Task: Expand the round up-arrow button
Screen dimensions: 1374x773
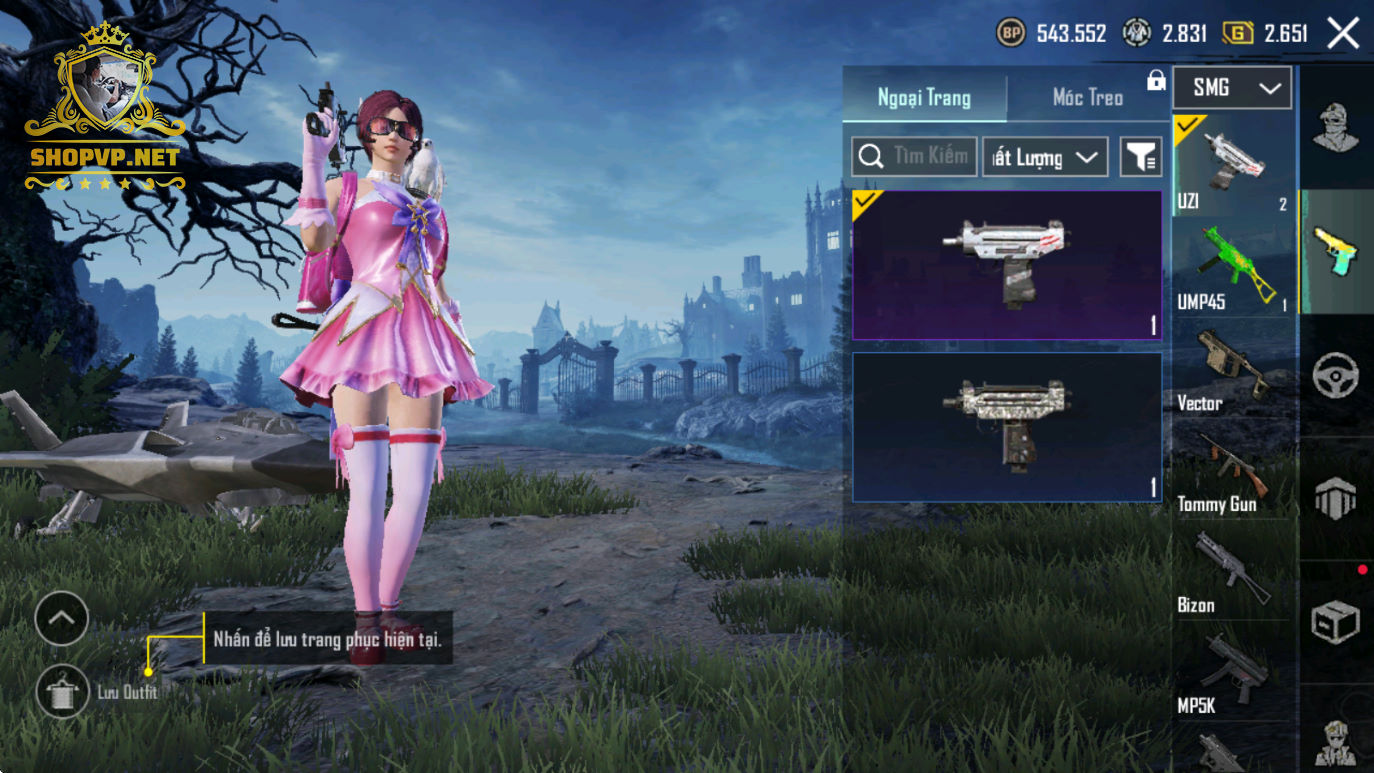Action: [x=62, y=619]
